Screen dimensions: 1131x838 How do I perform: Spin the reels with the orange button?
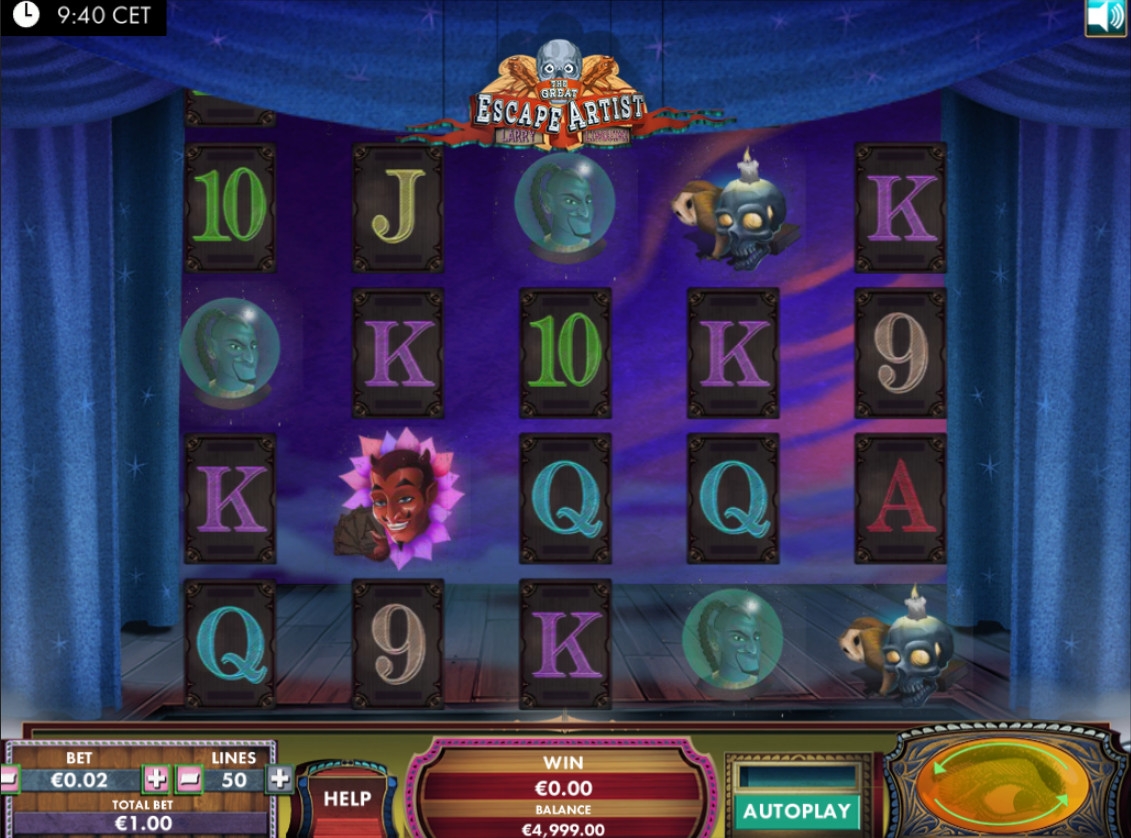coord(1002,785)
